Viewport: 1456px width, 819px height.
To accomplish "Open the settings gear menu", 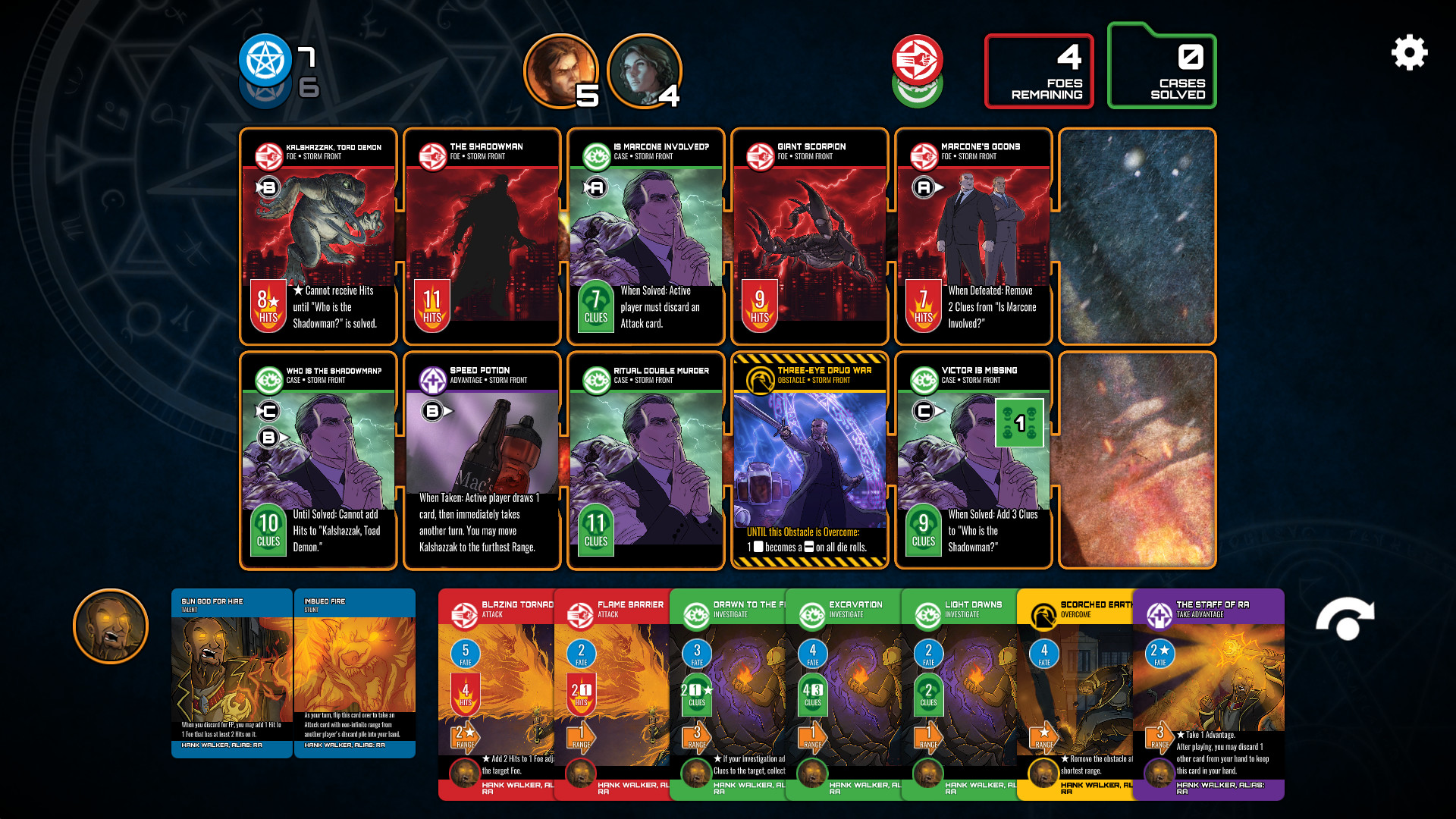I will [x=1409, y=53].
